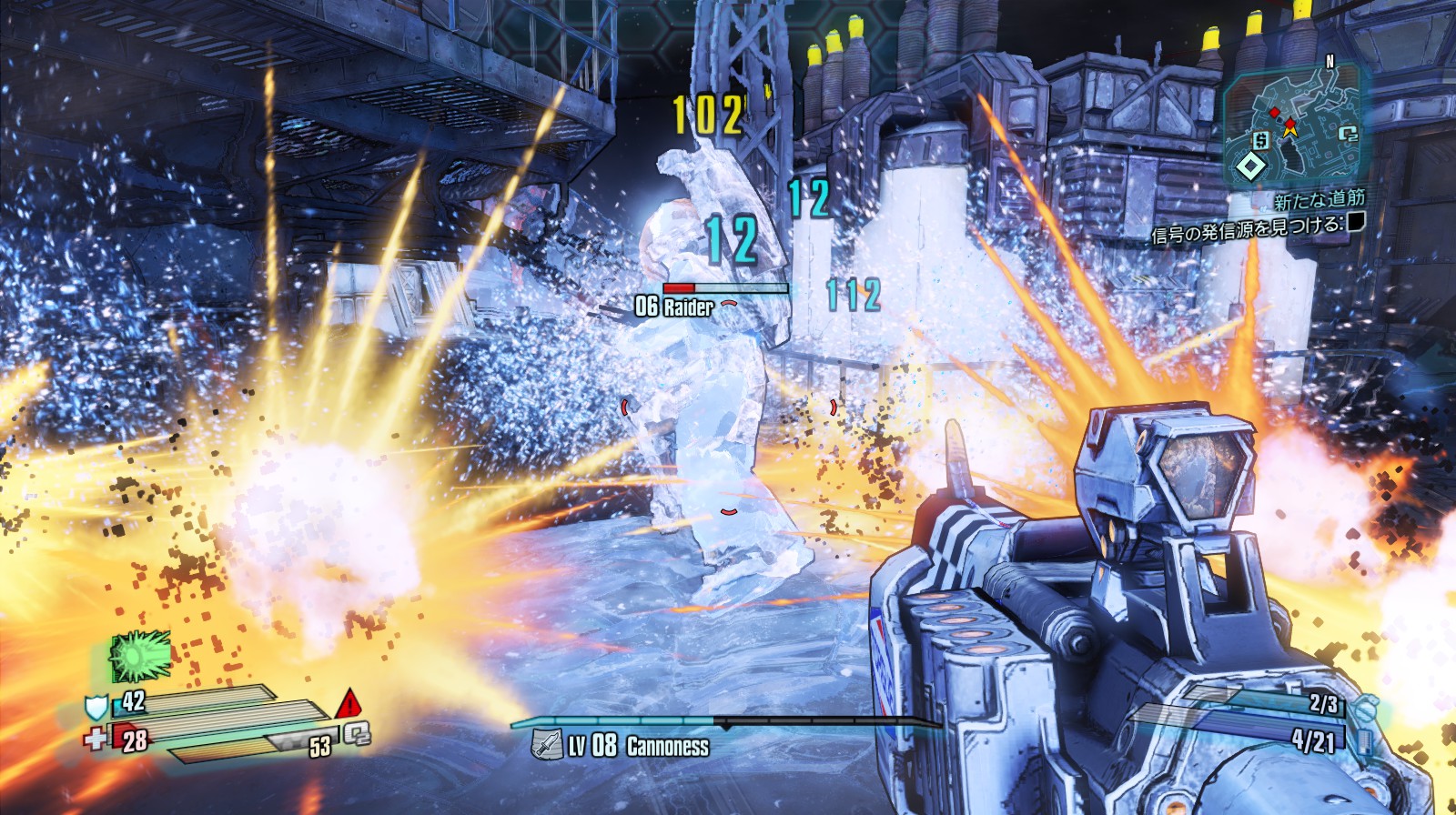
Task: Activate the green action skill icon
Action: [139, 655]
